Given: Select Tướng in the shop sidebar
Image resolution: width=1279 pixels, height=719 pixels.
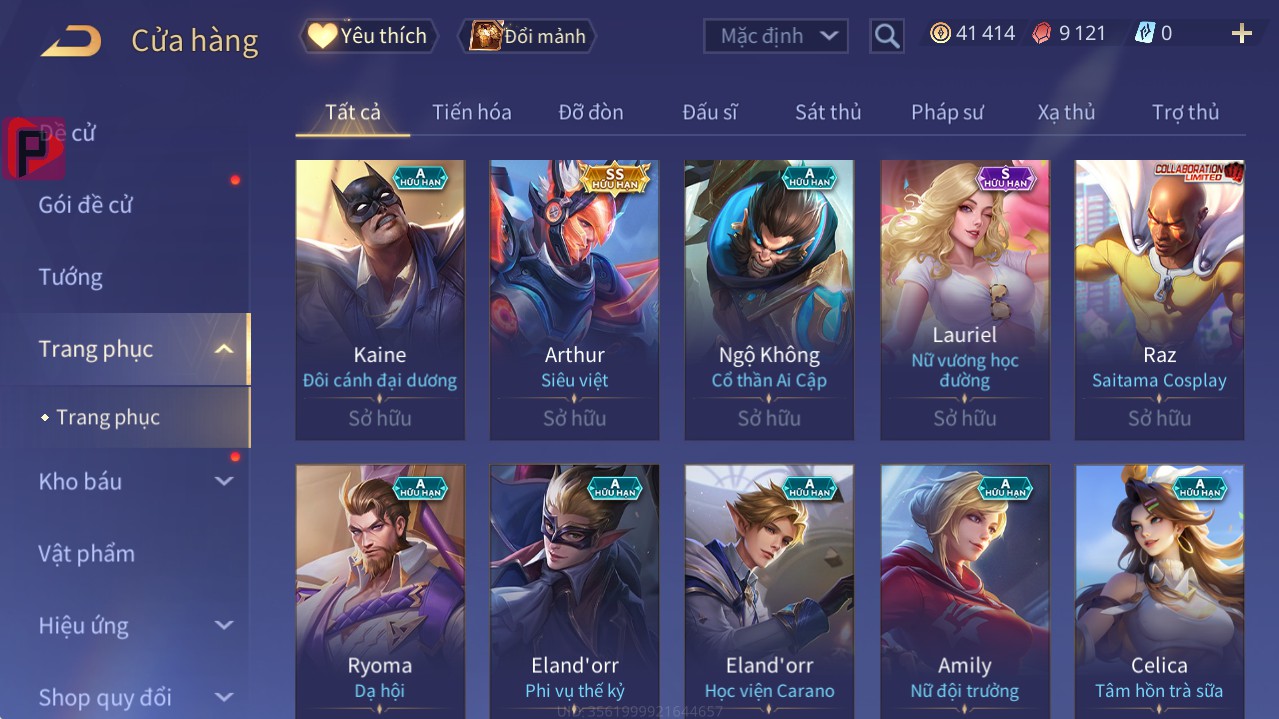Looking at the screenshot, I should [71, 277].
